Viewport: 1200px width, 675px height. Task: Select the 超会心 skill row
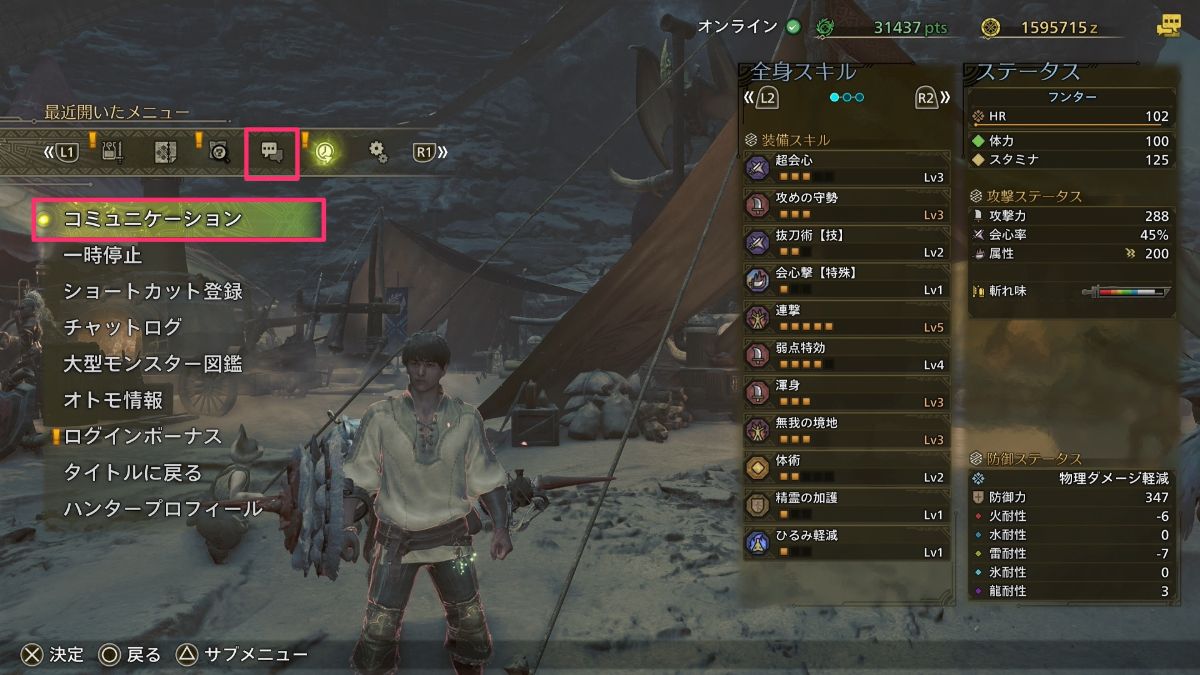847,167
